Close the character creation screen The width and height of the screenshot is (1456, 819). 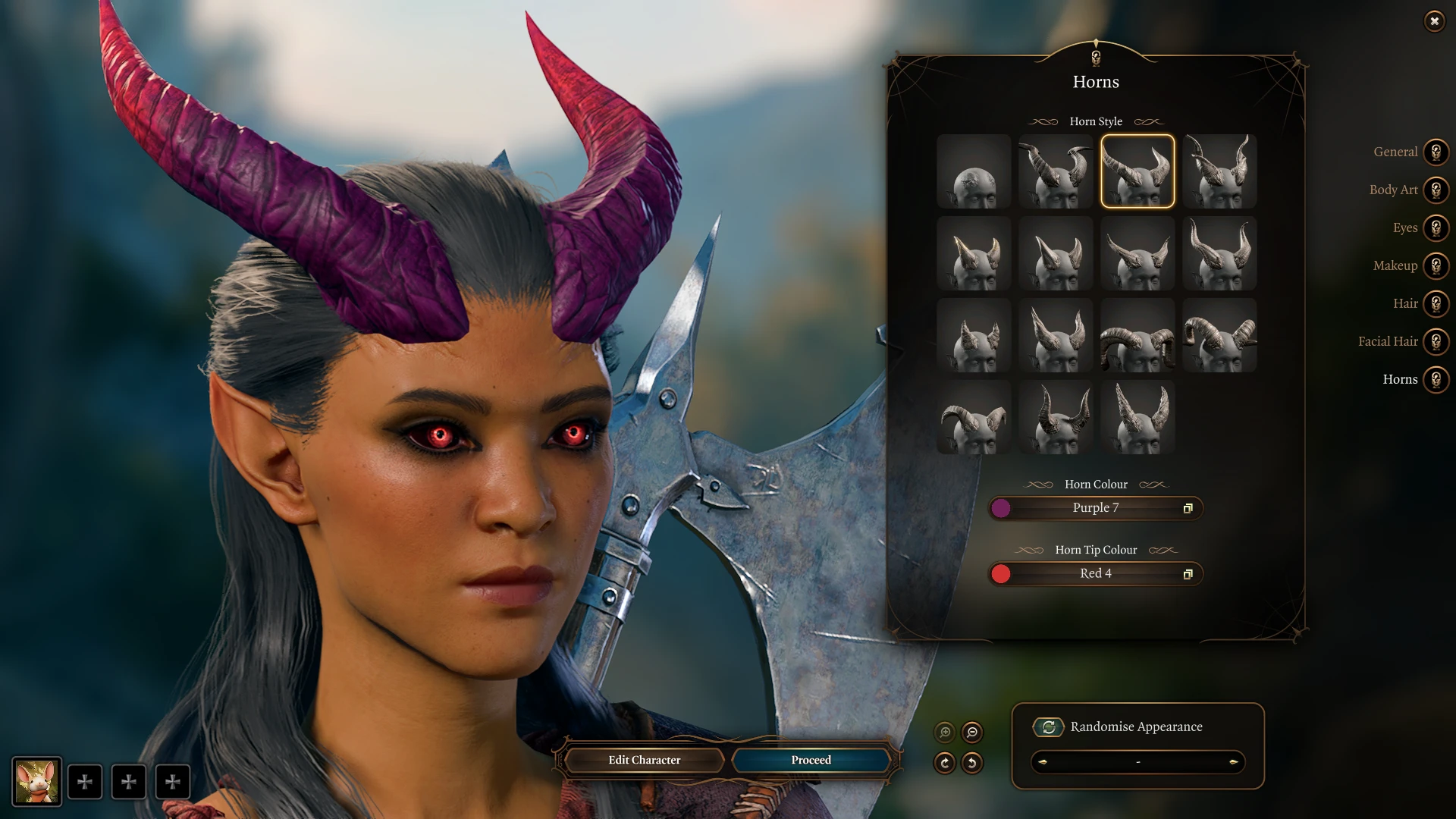point(1434,21)
